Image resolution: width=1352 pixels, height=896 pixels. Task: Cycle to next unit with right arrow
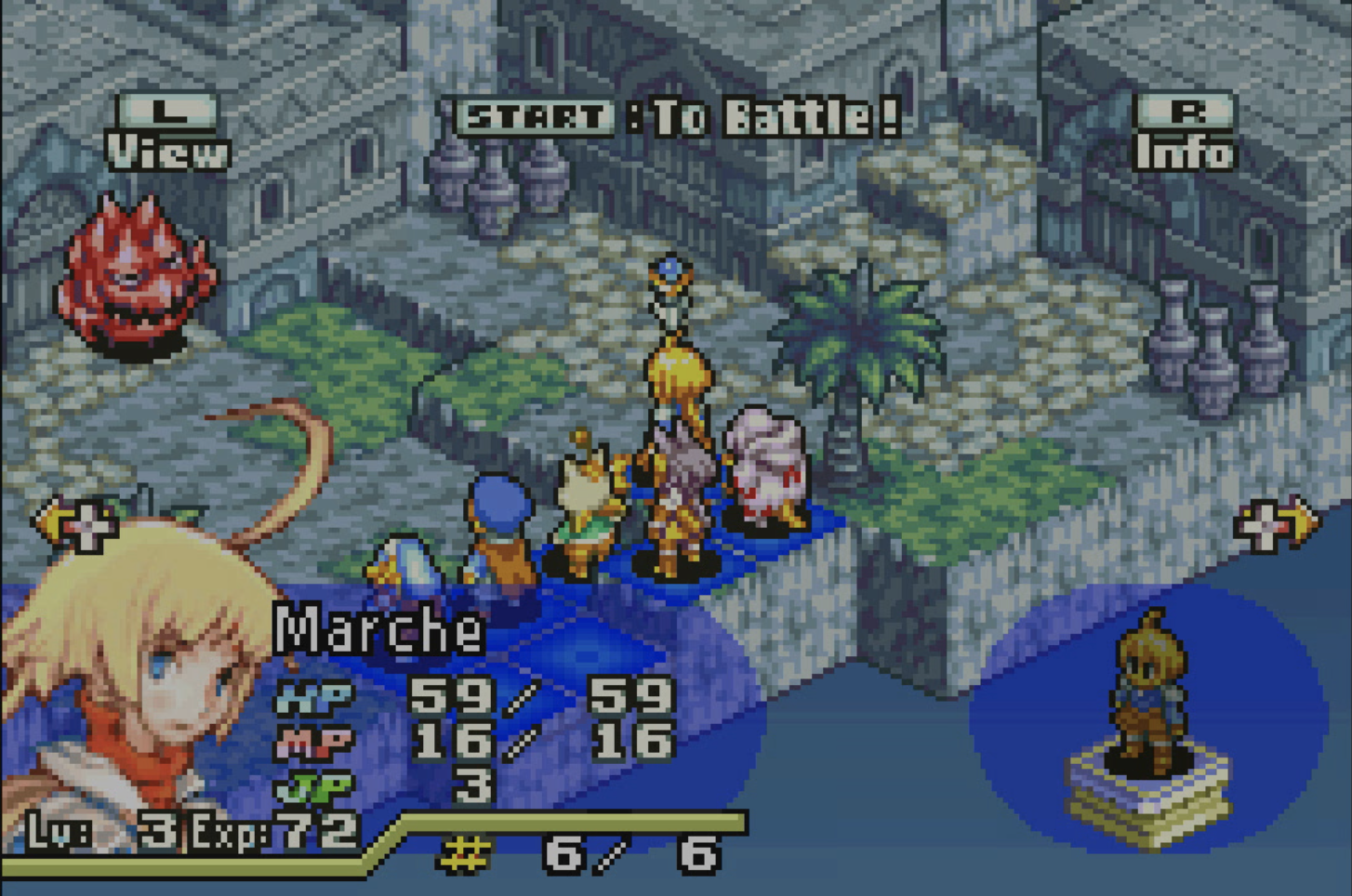(x=1276, y=524)
